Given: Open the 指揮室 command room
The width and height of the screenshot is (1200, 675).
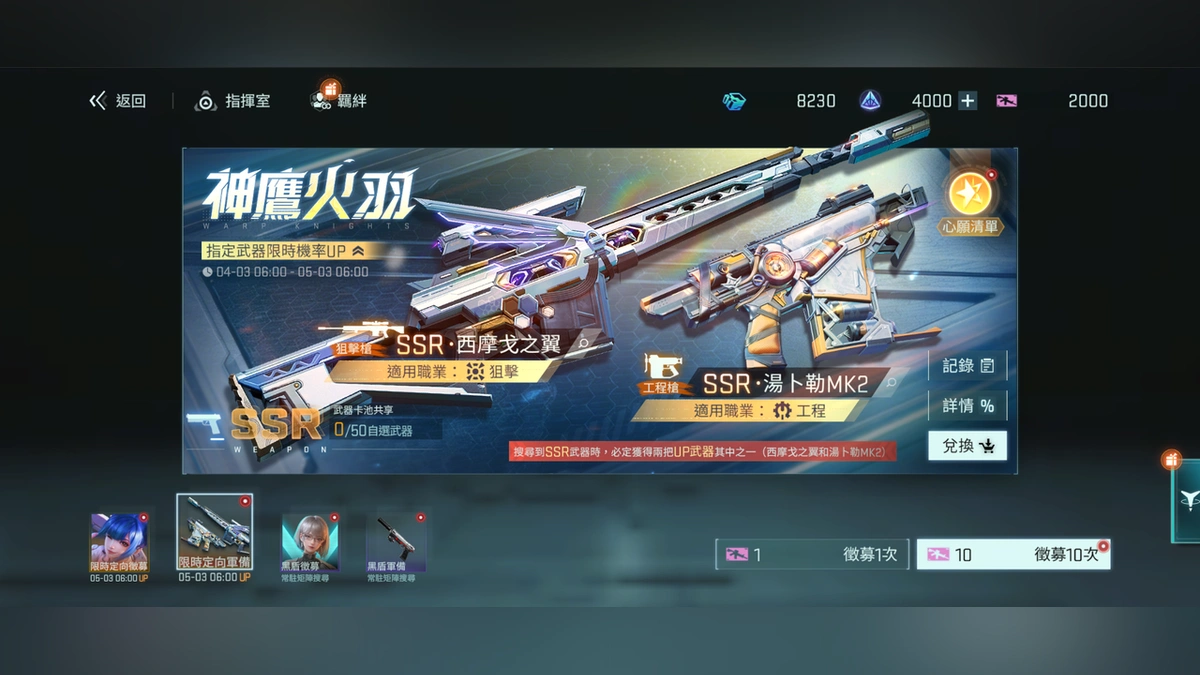Looking at the screenshot, I should pos(233,101).
